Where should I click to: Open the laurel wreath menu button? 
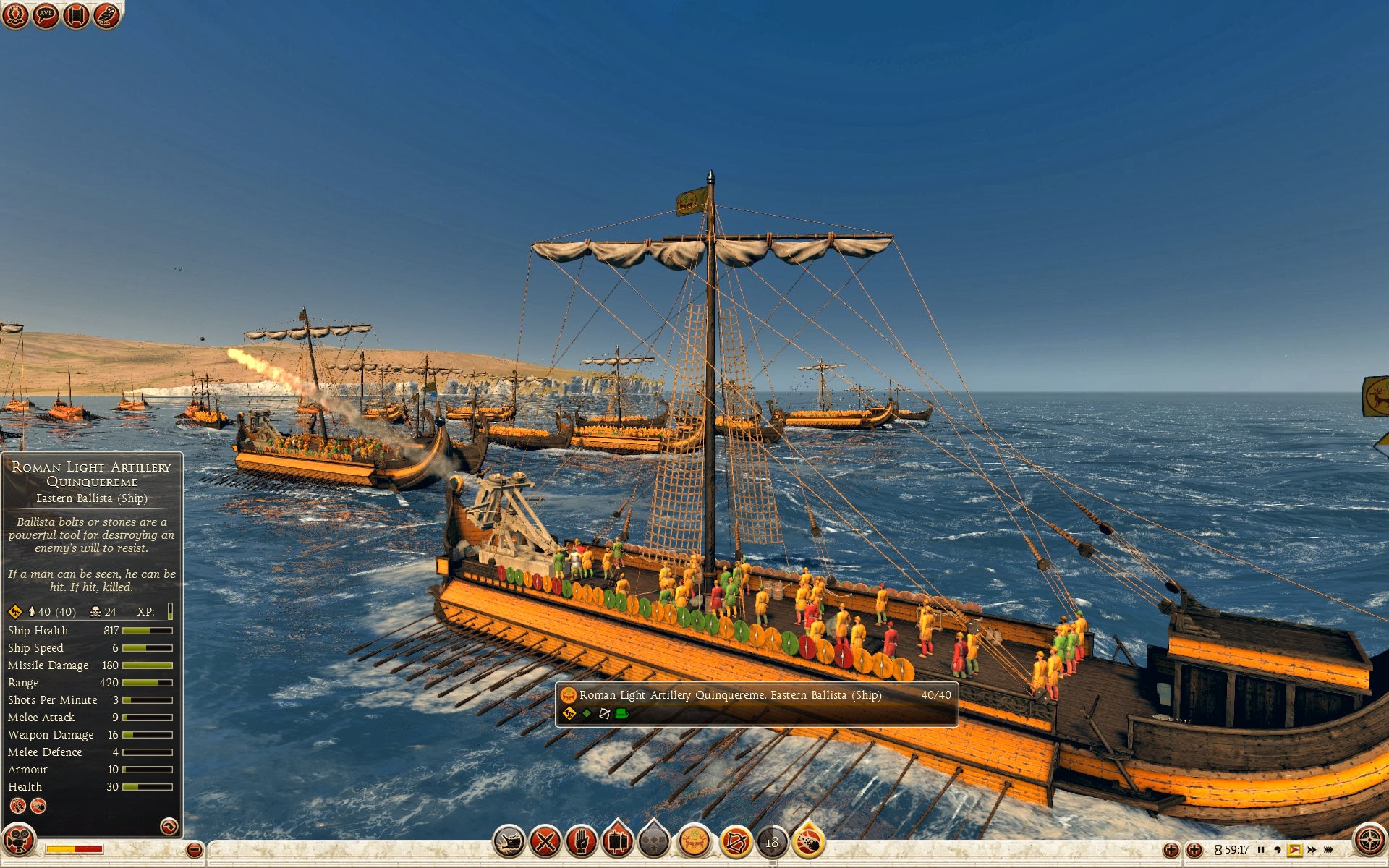tap(15, 14)
